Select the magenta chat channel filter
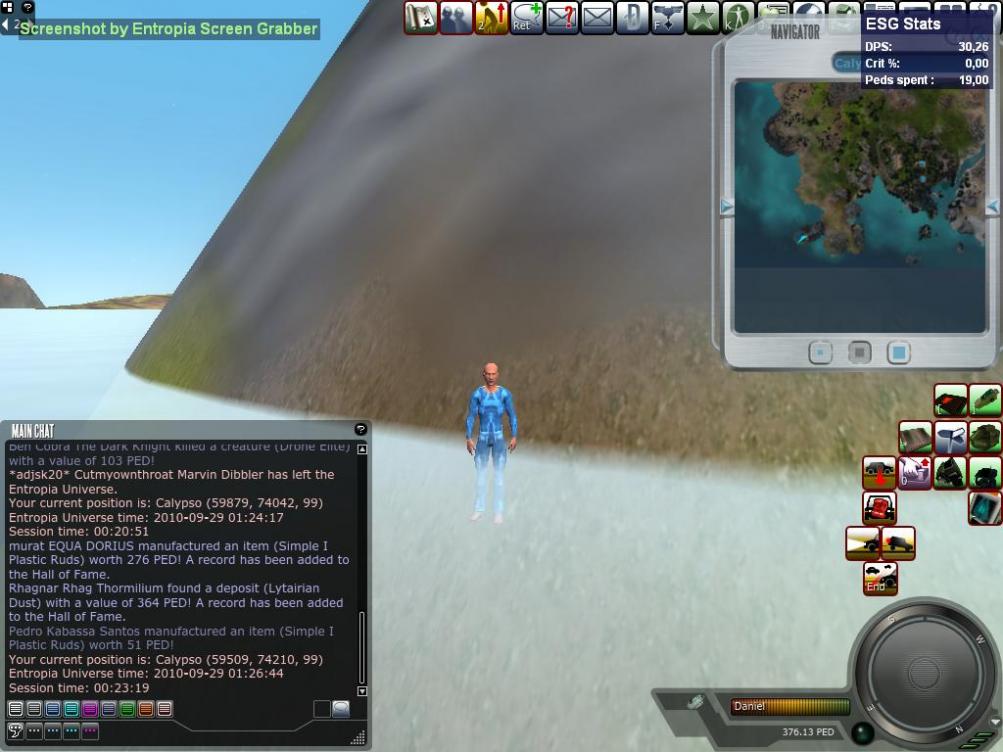Viewport: 1003px width, 752px height. [x=90, y=709]
